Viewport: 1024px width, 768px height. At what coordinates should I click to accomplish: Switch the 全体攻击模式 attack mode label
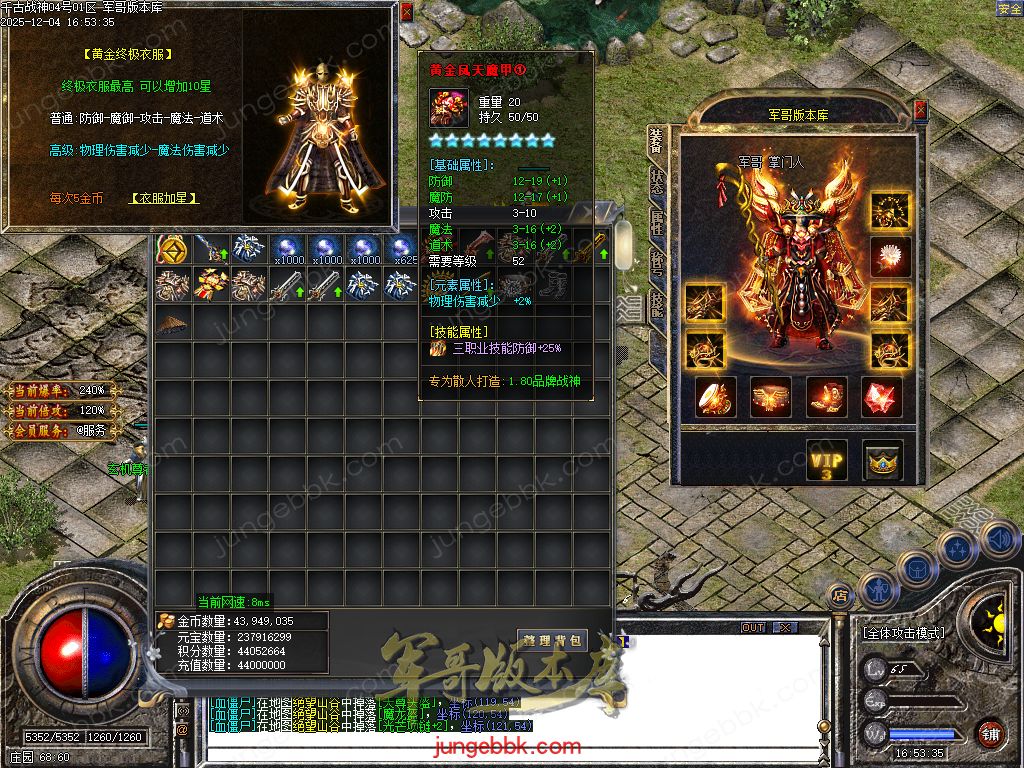(902, 633)
